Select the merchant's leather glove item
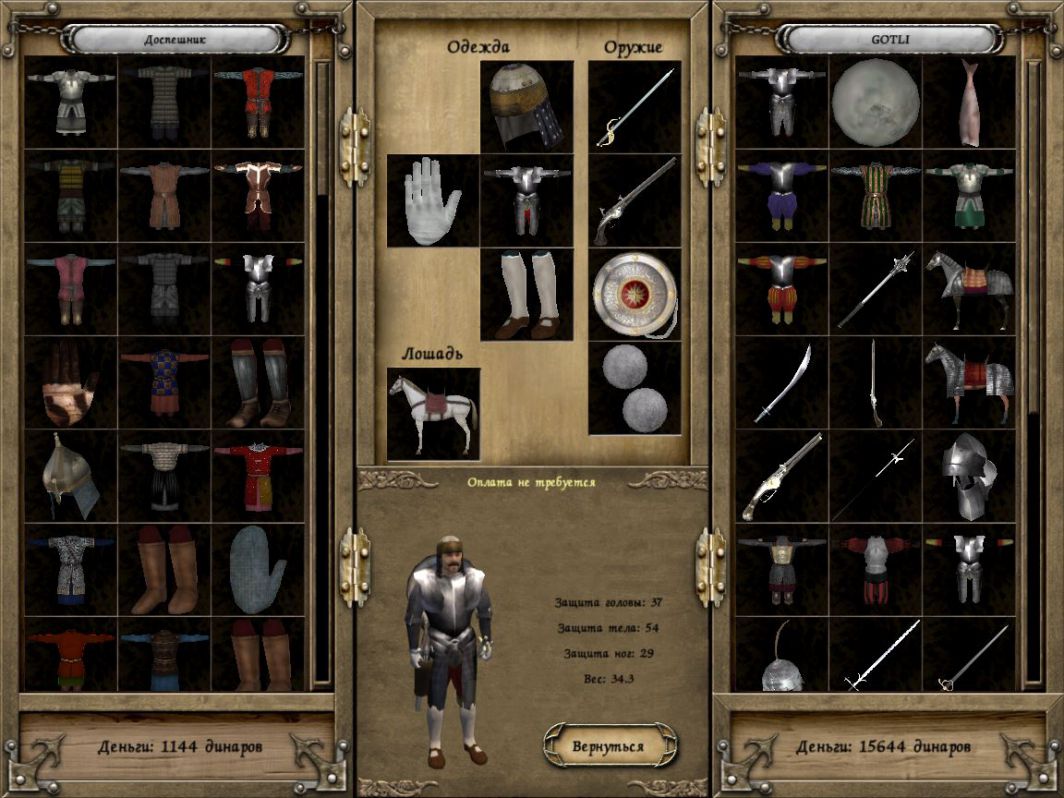The image size is (1064, 798). point(71,384)
